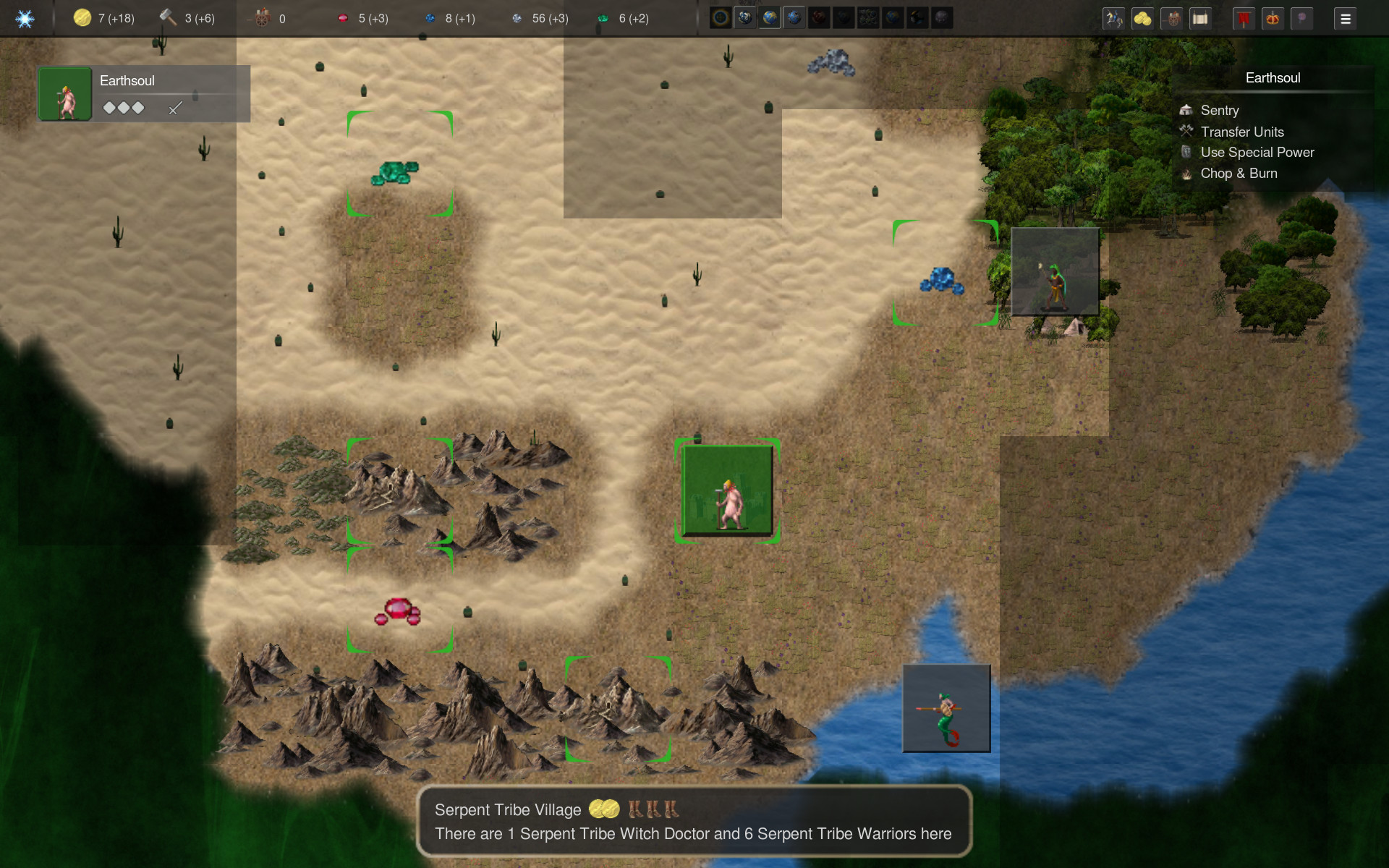The image size is (1389, 868).
Task: Click the trade cart icon
Action: (x=1172, y=18)
